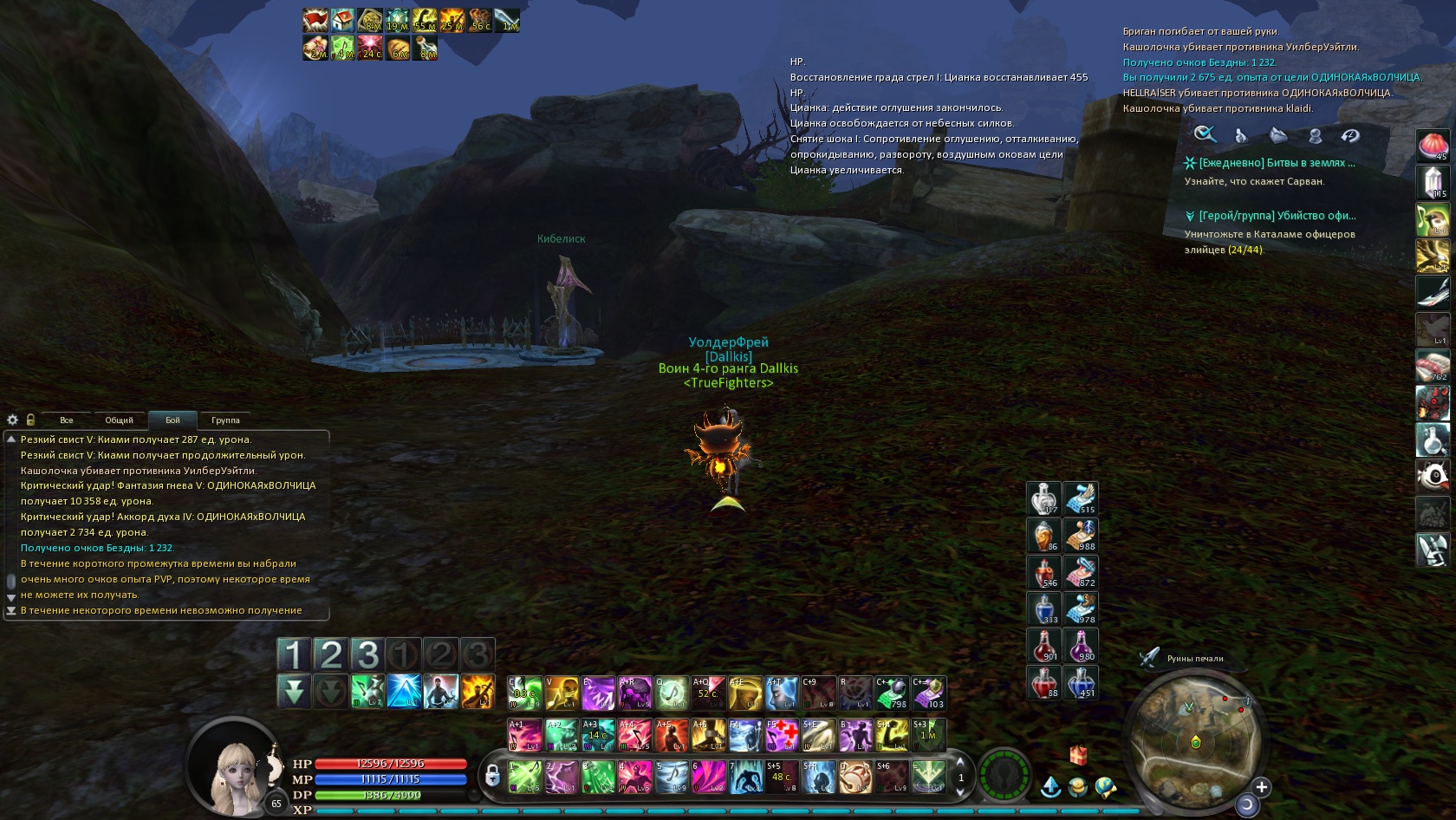This screenshot has height=820, width=1456.
Task: Use the winged scroll numbered 515
Action: (1081, 498)
